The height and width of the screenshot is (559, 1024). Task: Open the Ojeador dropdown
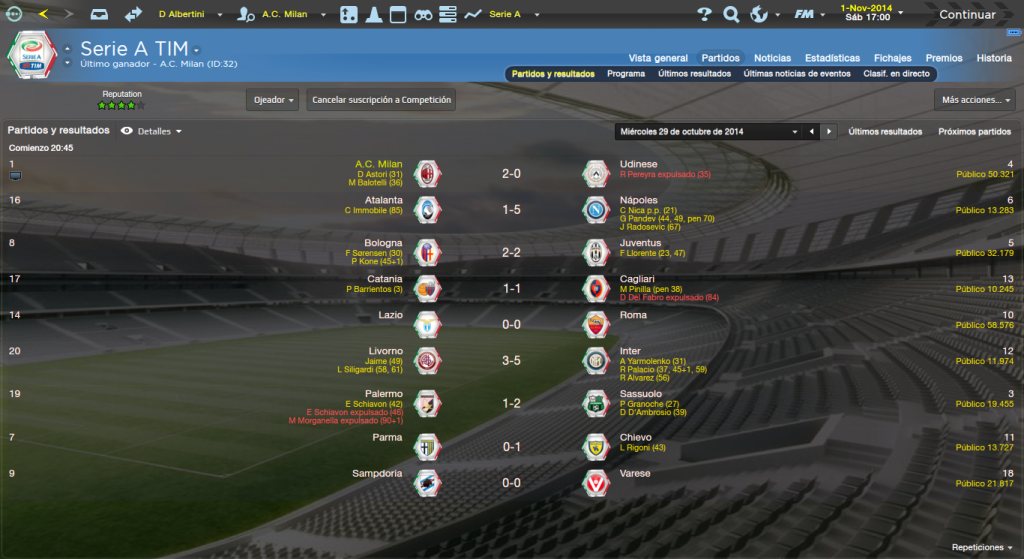point(272,100)
